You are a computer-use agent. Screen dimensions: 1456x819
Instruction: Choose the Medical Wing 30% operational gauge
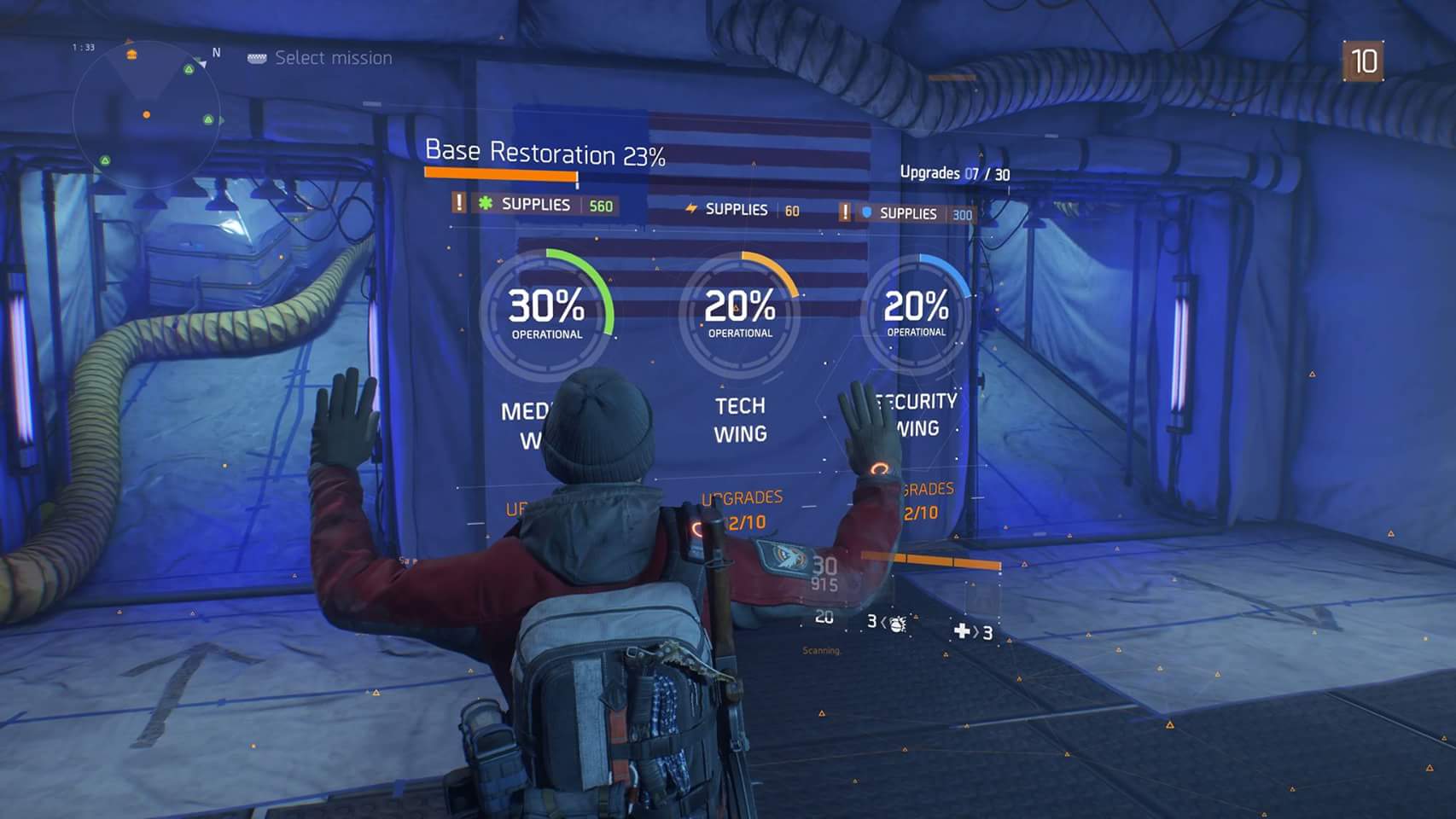click(x=547, y=314)
